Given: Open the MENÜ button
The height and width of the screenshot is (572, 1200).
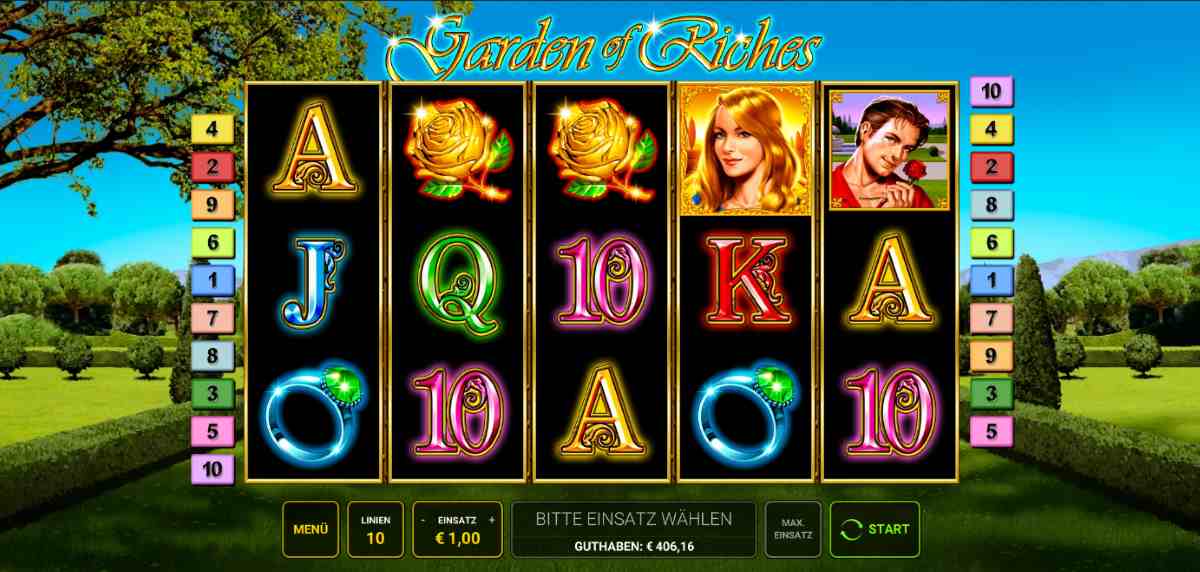Looking at the screenshot, I should [311, 529].
